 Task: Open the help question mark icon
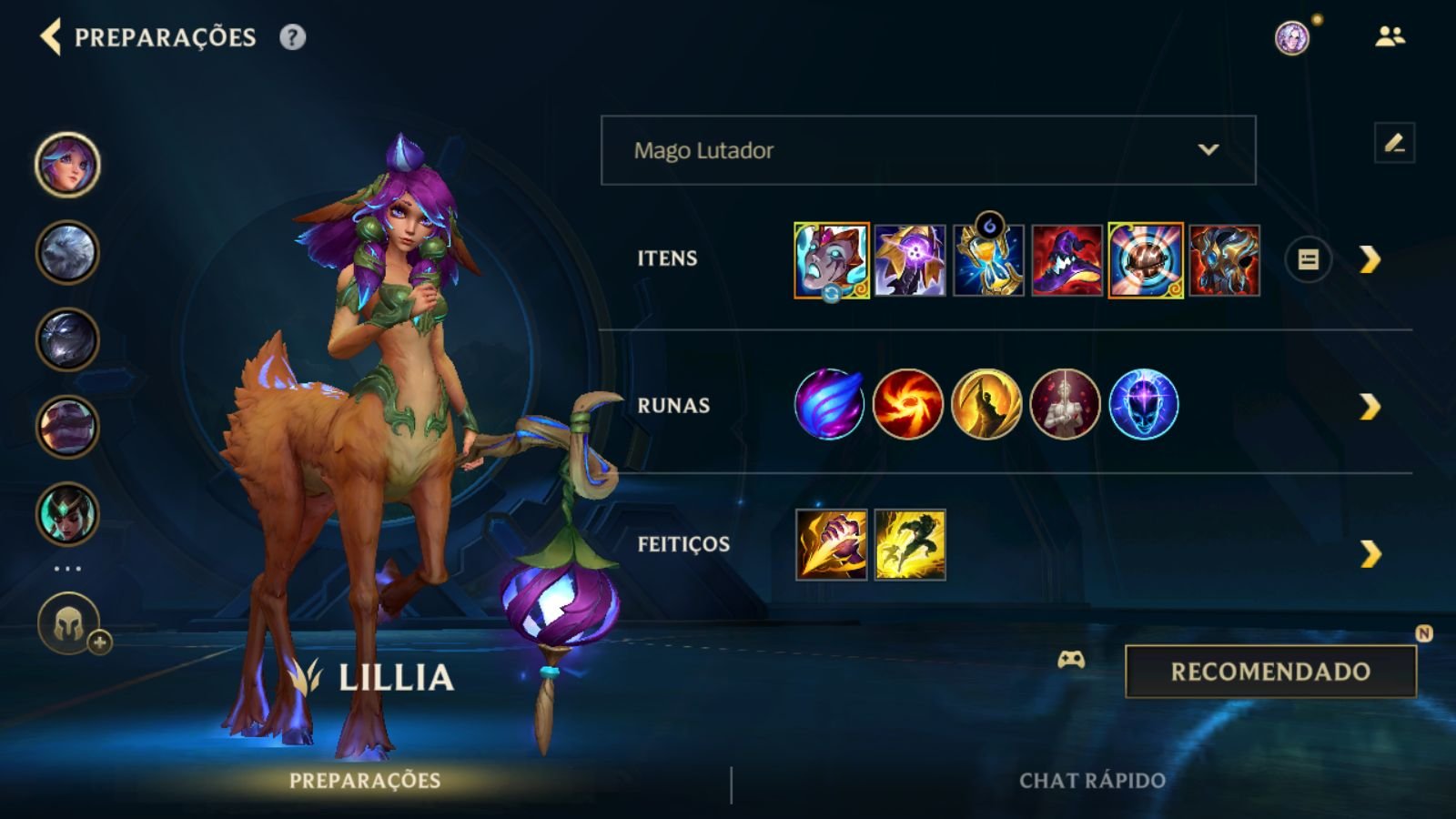point(292,37)
